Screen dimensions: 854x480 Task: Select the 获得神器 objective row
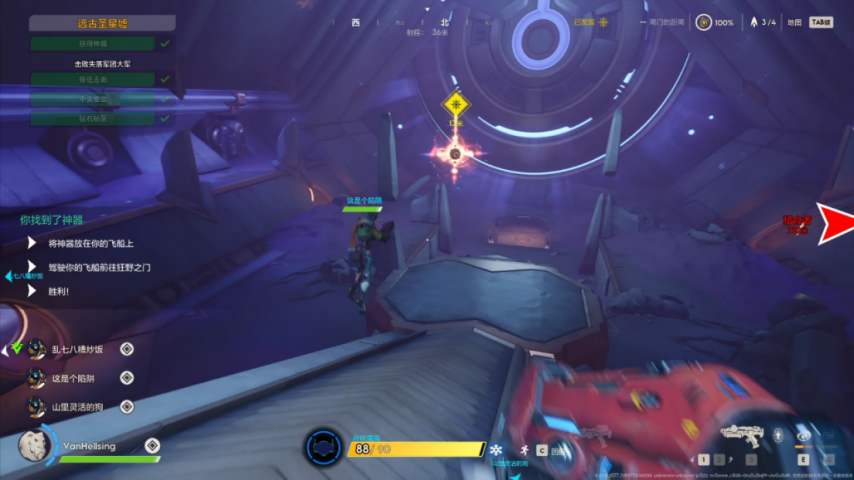pos(92,44)
